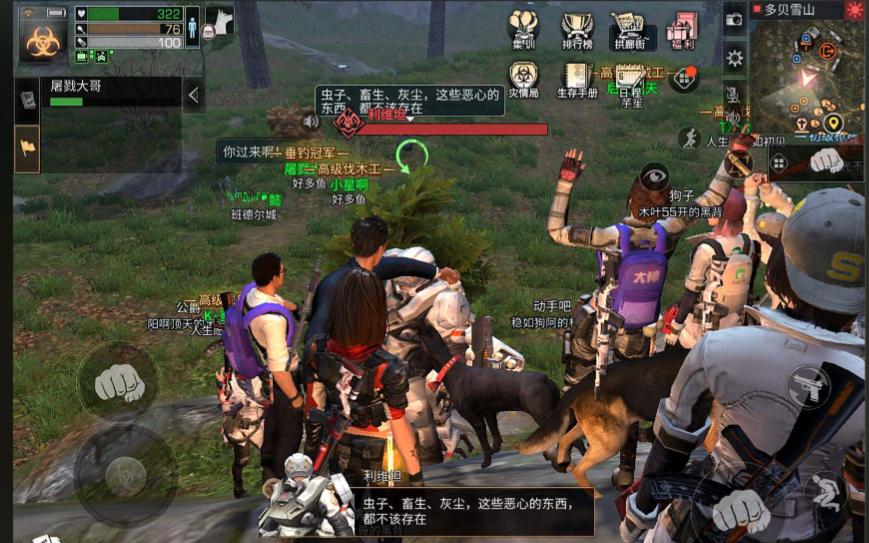Open the 日程 calendar schedule
The height and width of the screenshot is (543, 869).
pyautogui.click(x=630, y=80)
